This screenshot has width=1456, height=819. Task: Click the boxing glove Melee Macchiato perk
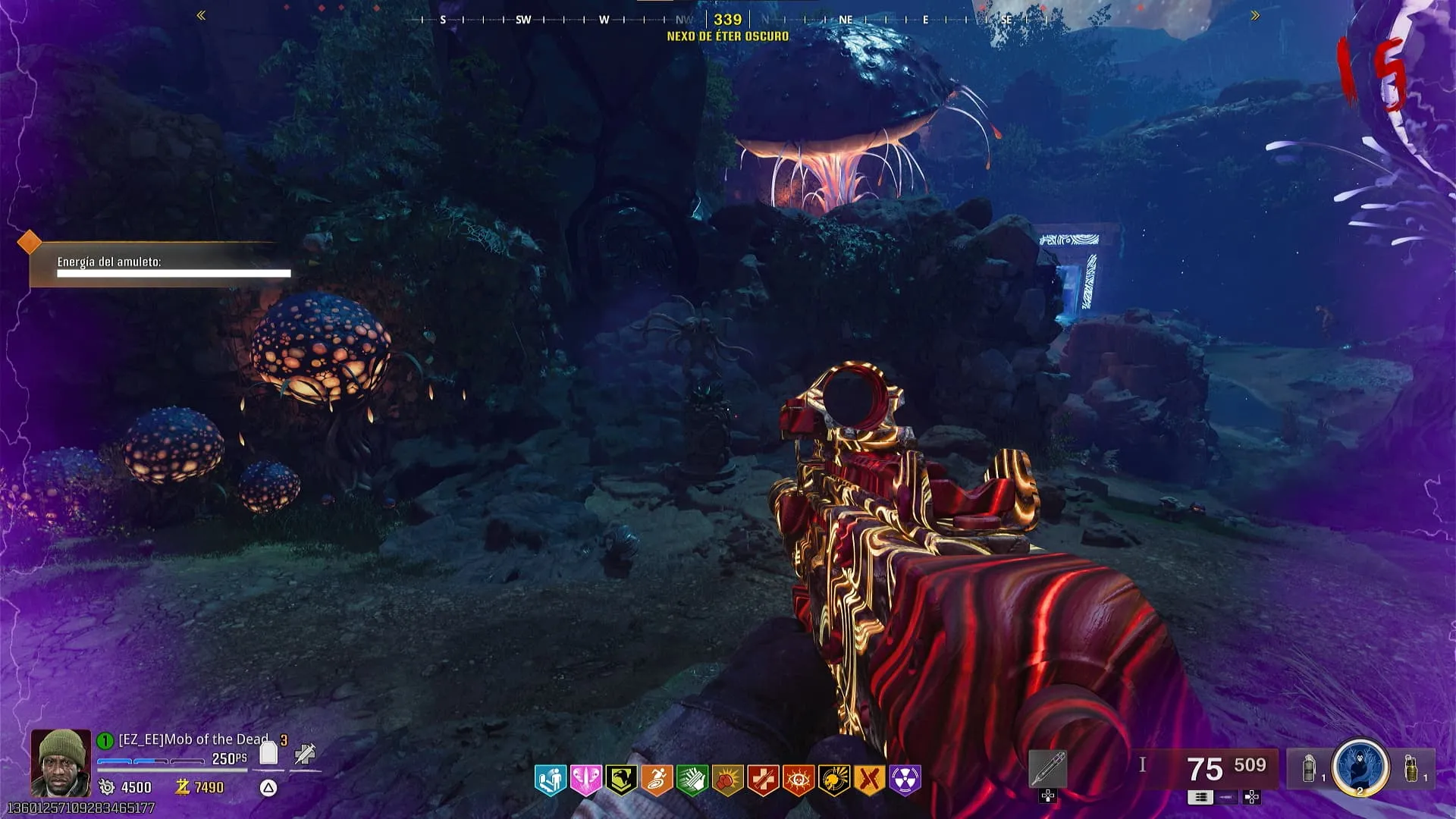727,780
